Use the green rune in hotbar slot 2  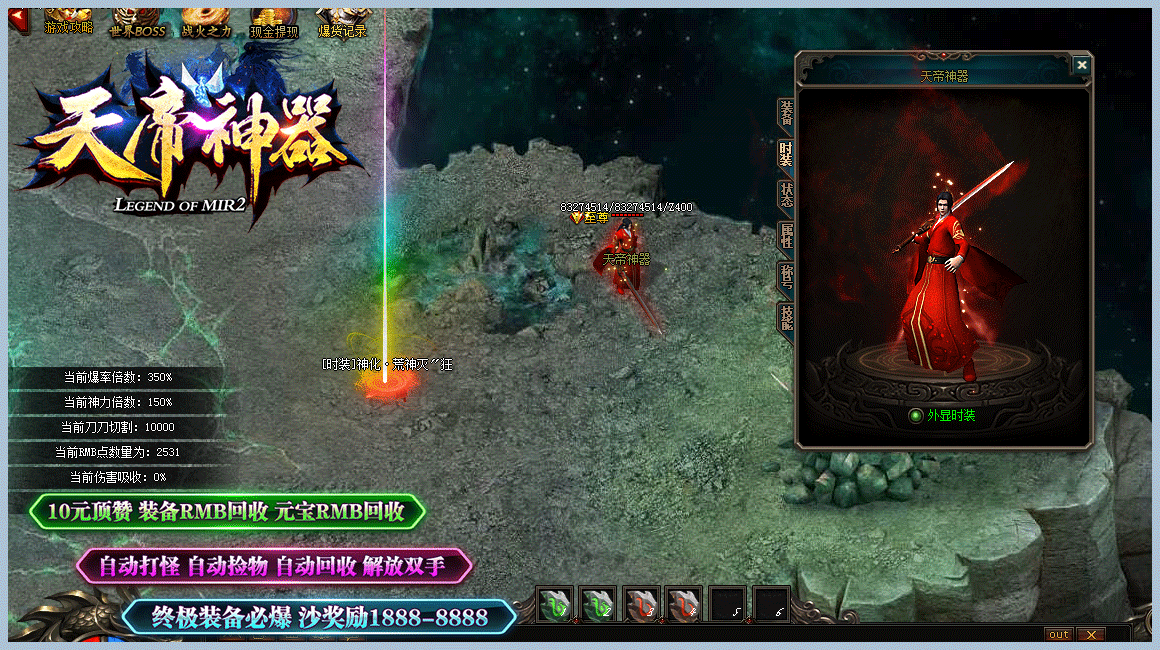598,605
